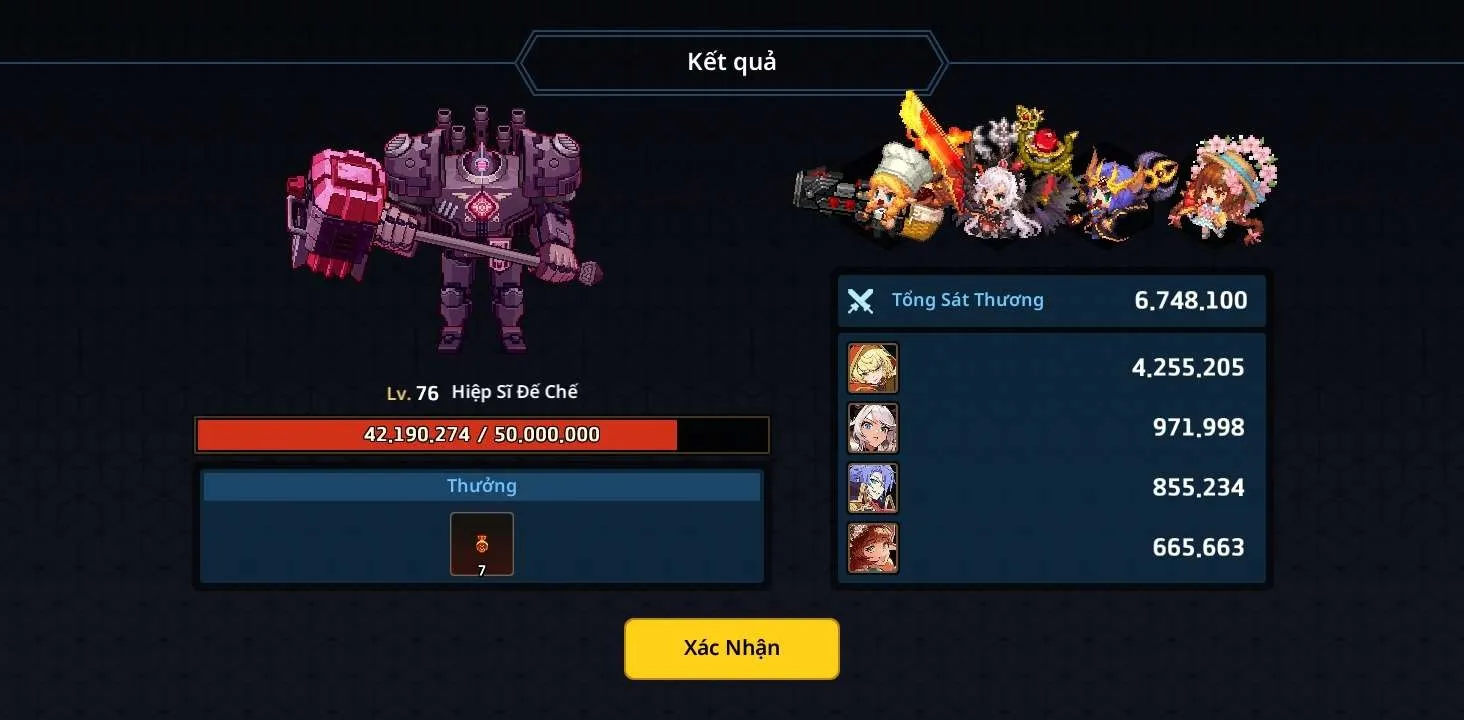Confirm results with the Xác Nhận button
This screenshot has height=720, width=1464.
pos(731,648)
